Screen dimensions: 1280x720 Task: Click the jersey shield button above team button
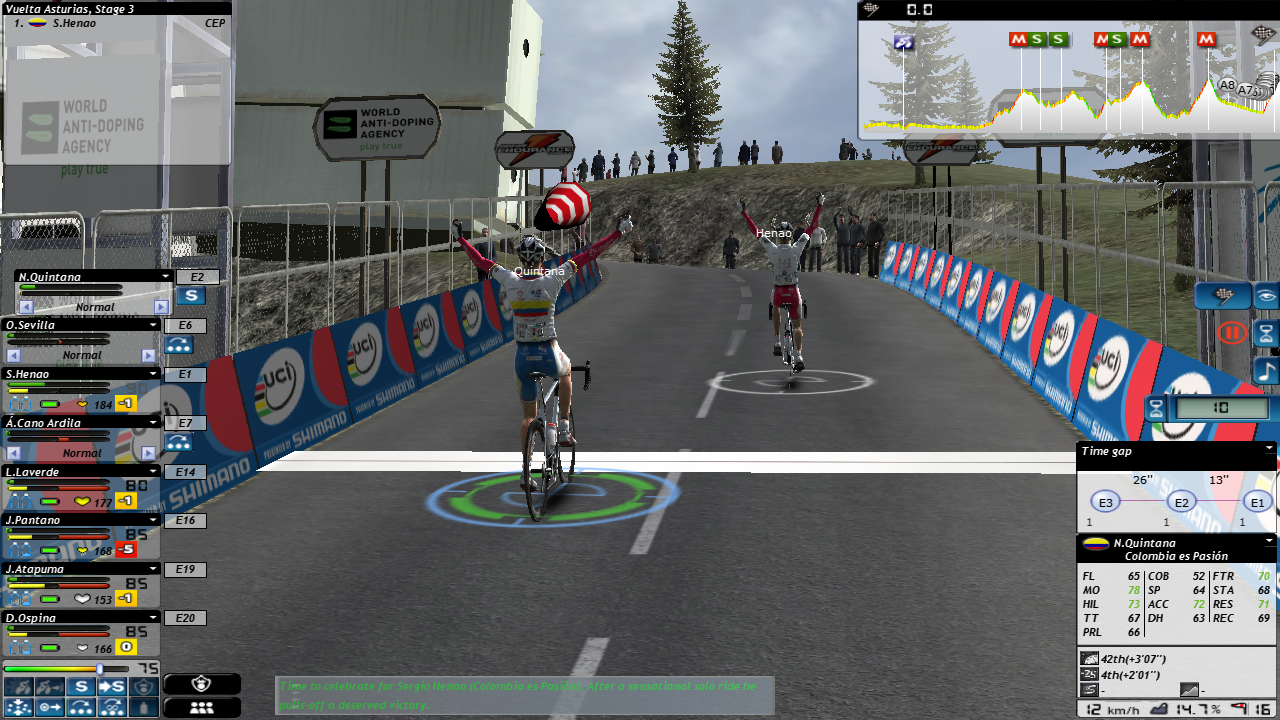point(201,684)
